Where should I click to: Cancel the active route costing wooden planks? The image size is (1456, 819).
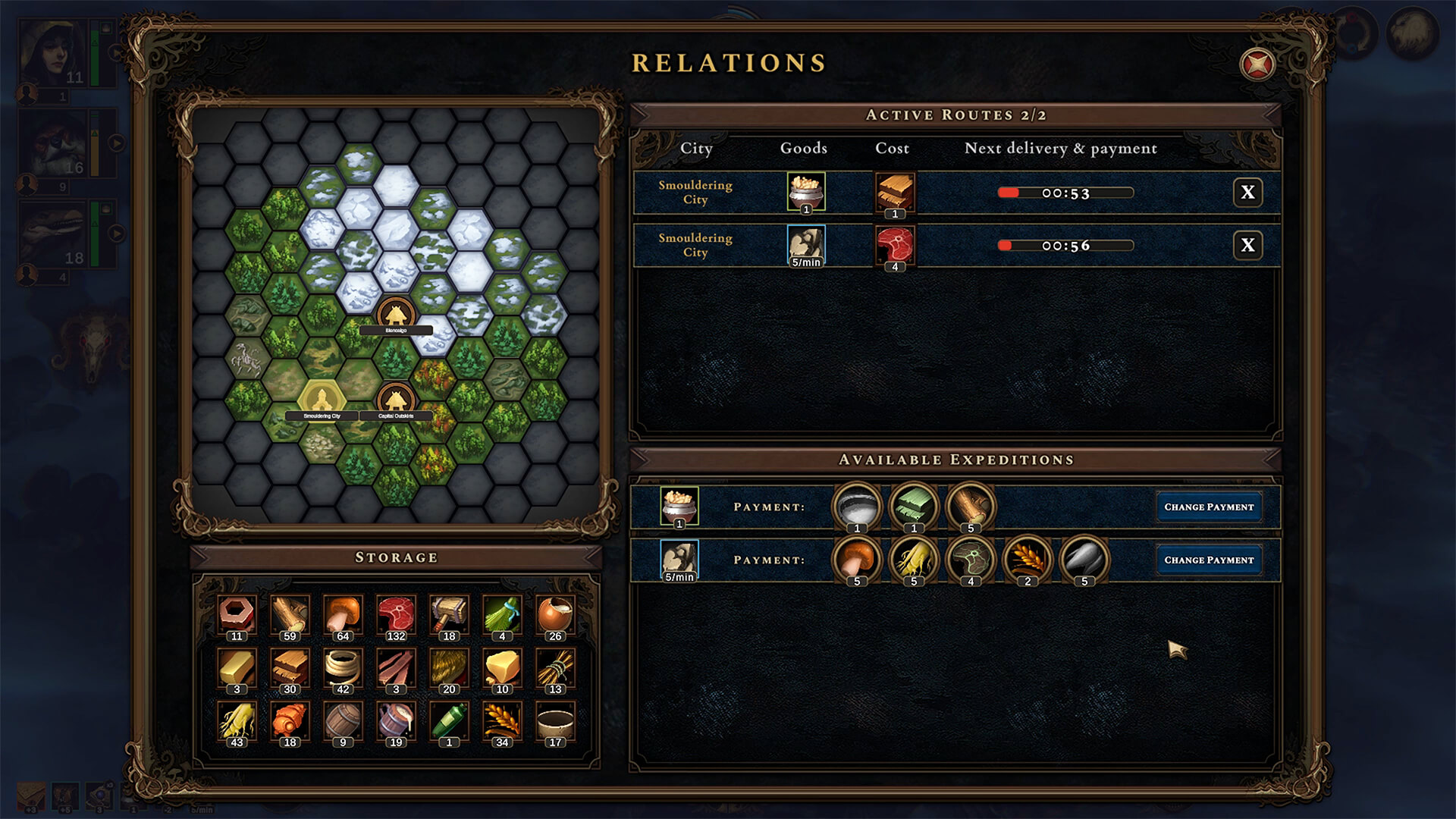1247,193
